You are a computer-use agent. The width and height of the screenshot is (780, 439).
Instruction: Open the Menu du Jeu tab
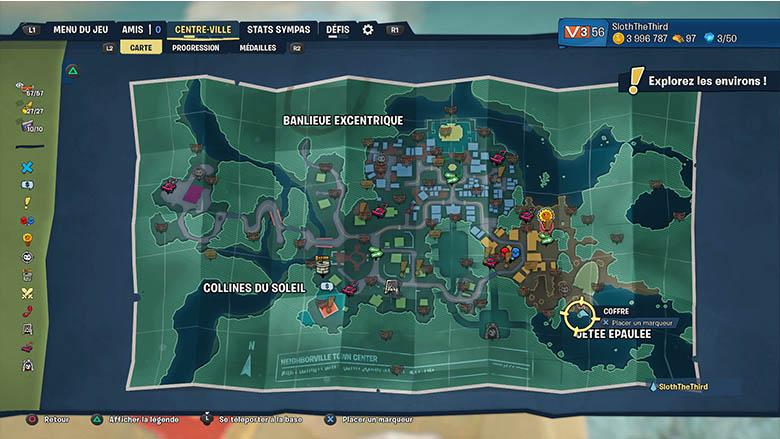pos(80,29)
